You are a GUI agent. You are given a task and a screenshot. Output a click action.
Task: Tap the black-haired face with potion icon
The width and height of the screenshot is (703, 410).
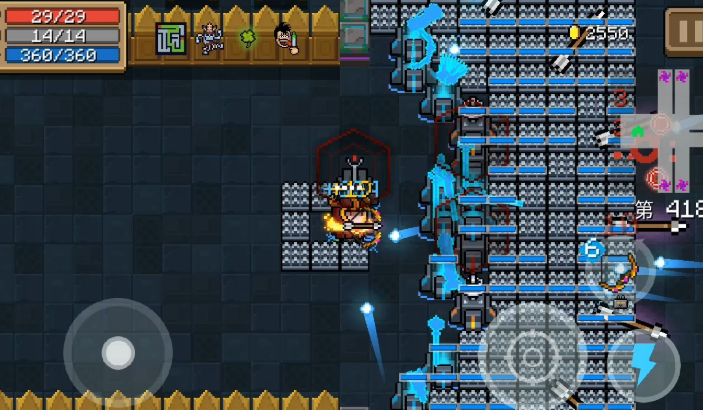[x=287, y=39]
